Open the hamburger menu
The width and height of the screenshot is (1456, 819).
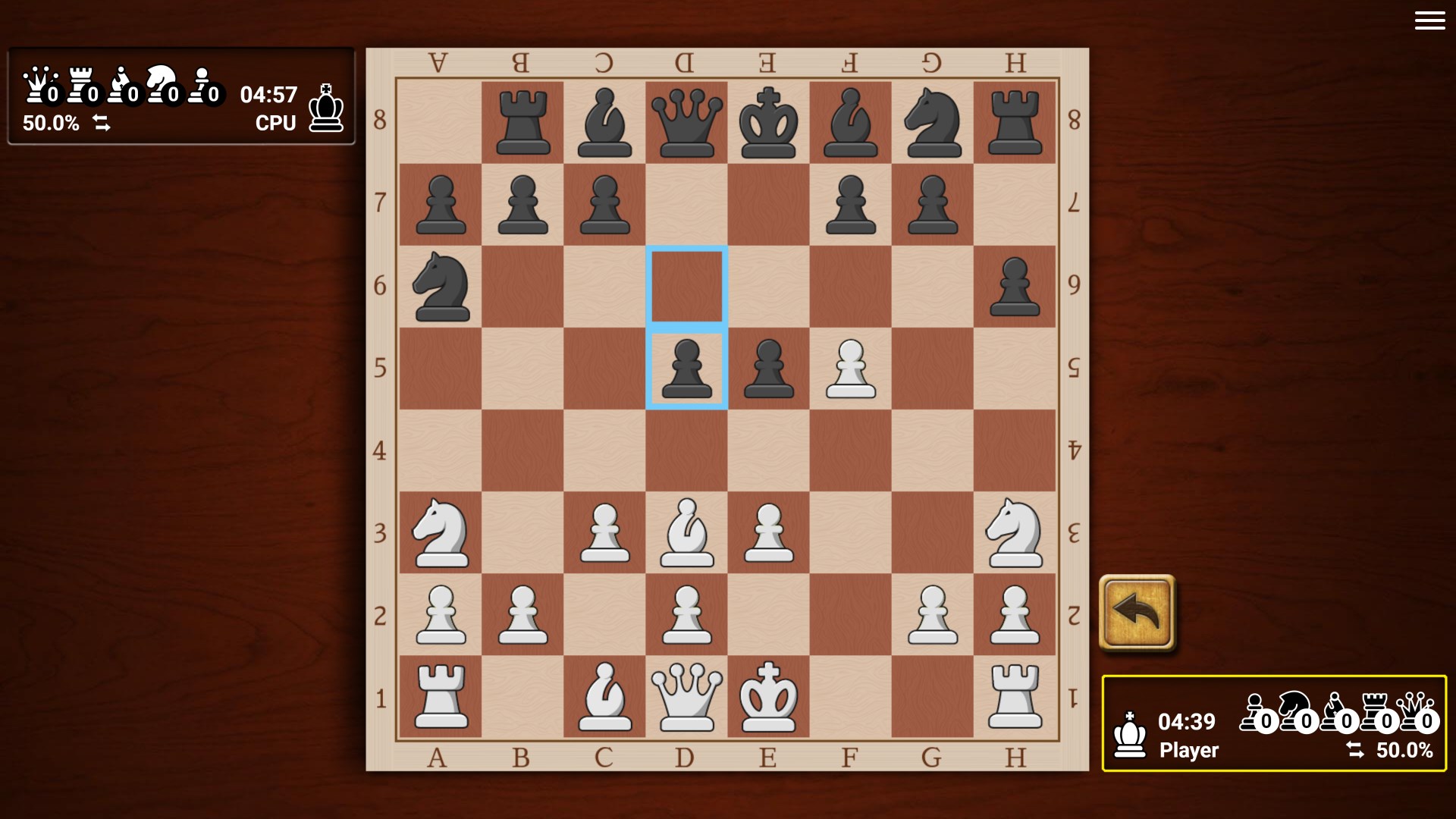pos(1429,20)
